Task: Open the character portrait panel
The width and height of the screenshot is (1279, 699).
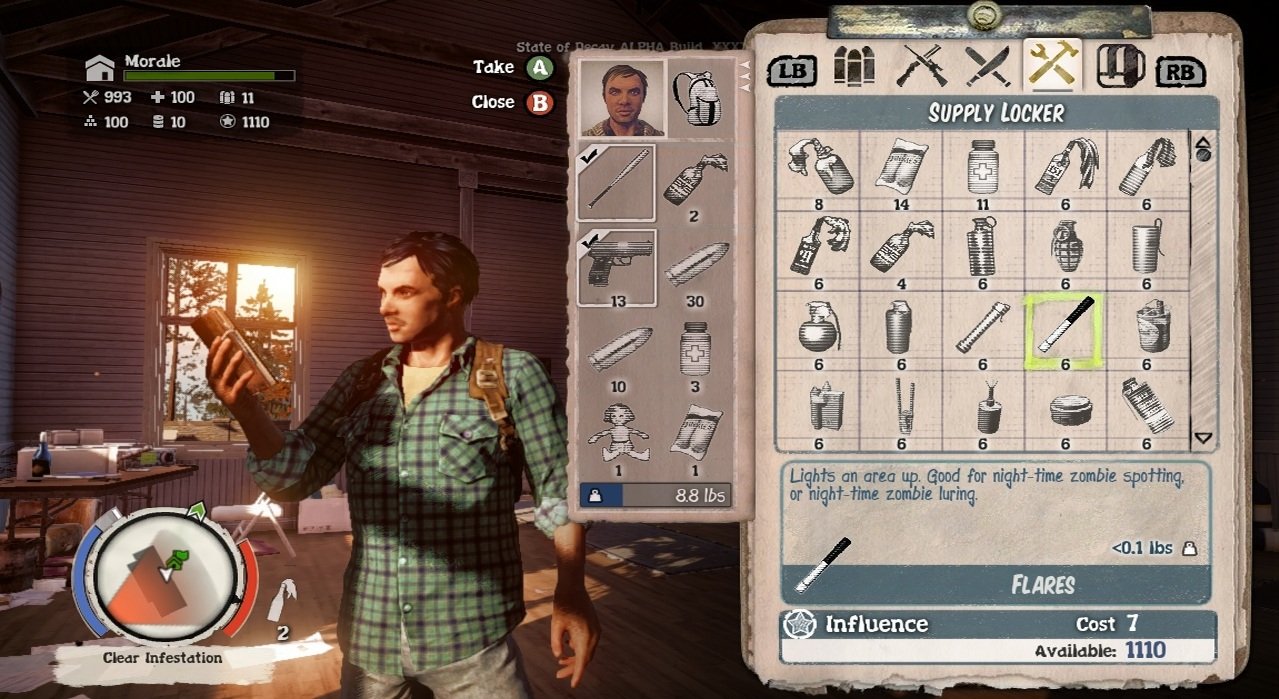Action: click(x=622, y=98)
